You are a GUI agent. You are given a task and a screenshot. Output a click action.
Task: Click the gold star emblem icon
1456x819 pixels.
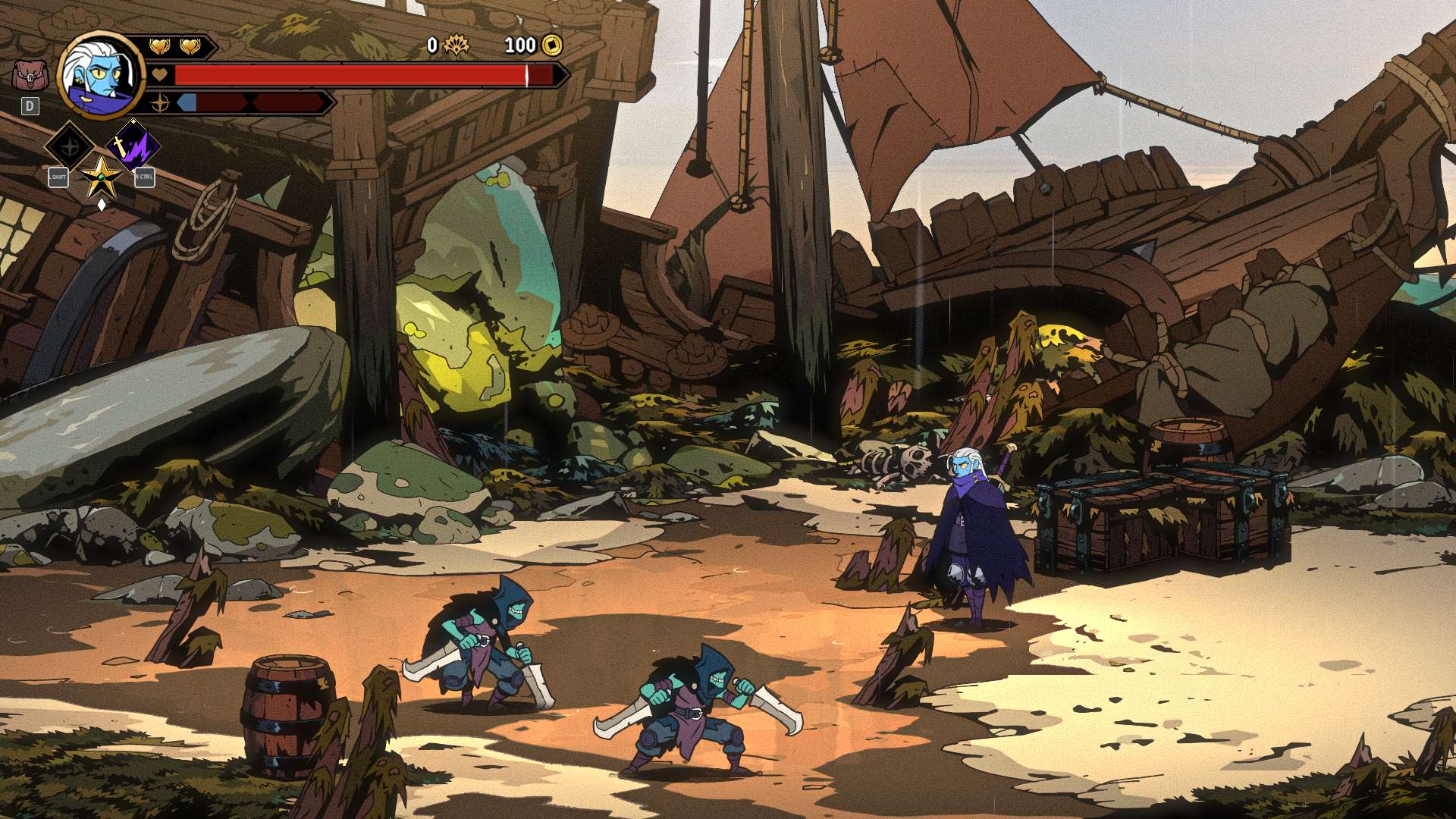click(101, 178)
